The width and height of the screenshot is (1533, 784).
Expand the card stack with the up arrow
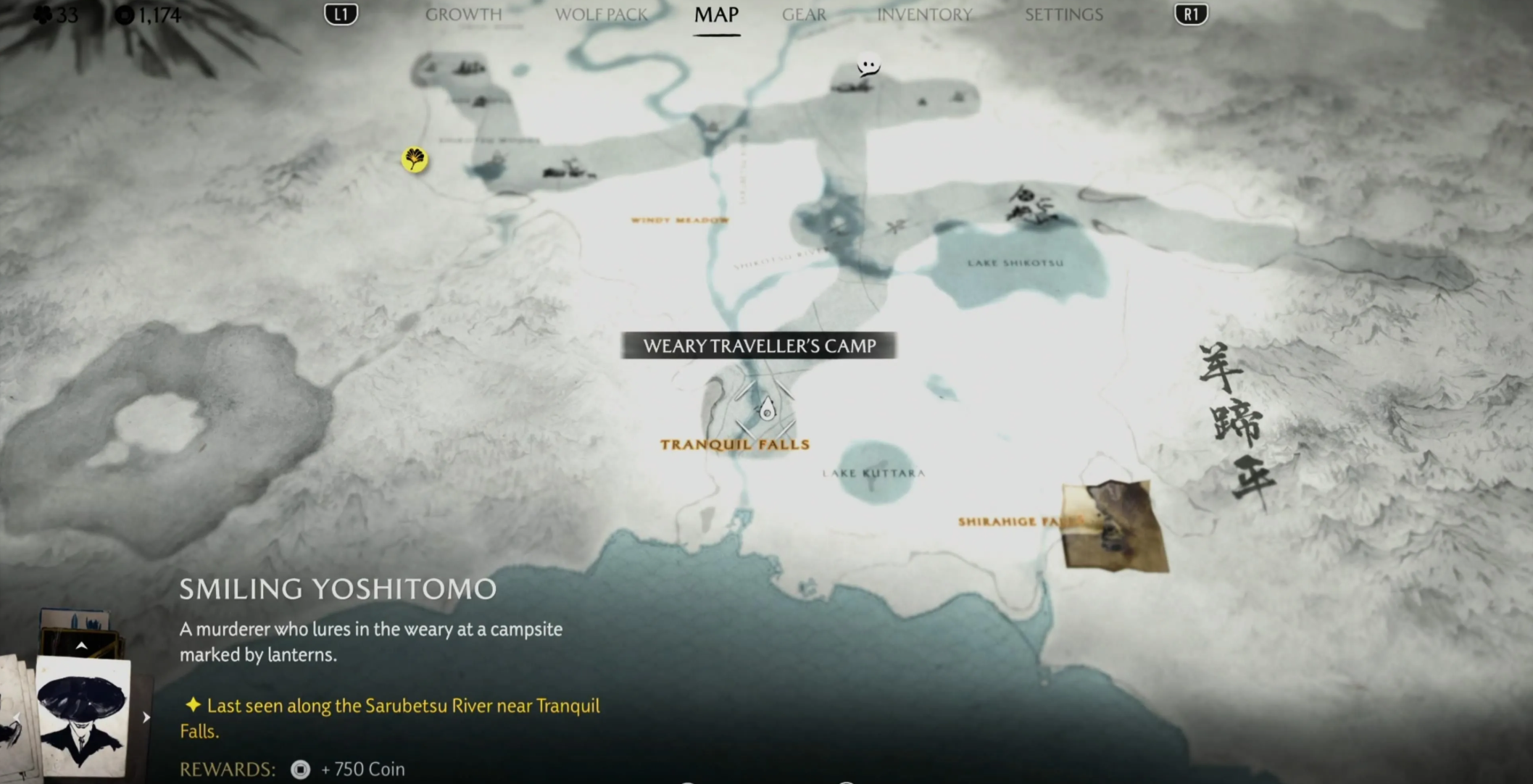pyautogui.click(x=81, y=646)
